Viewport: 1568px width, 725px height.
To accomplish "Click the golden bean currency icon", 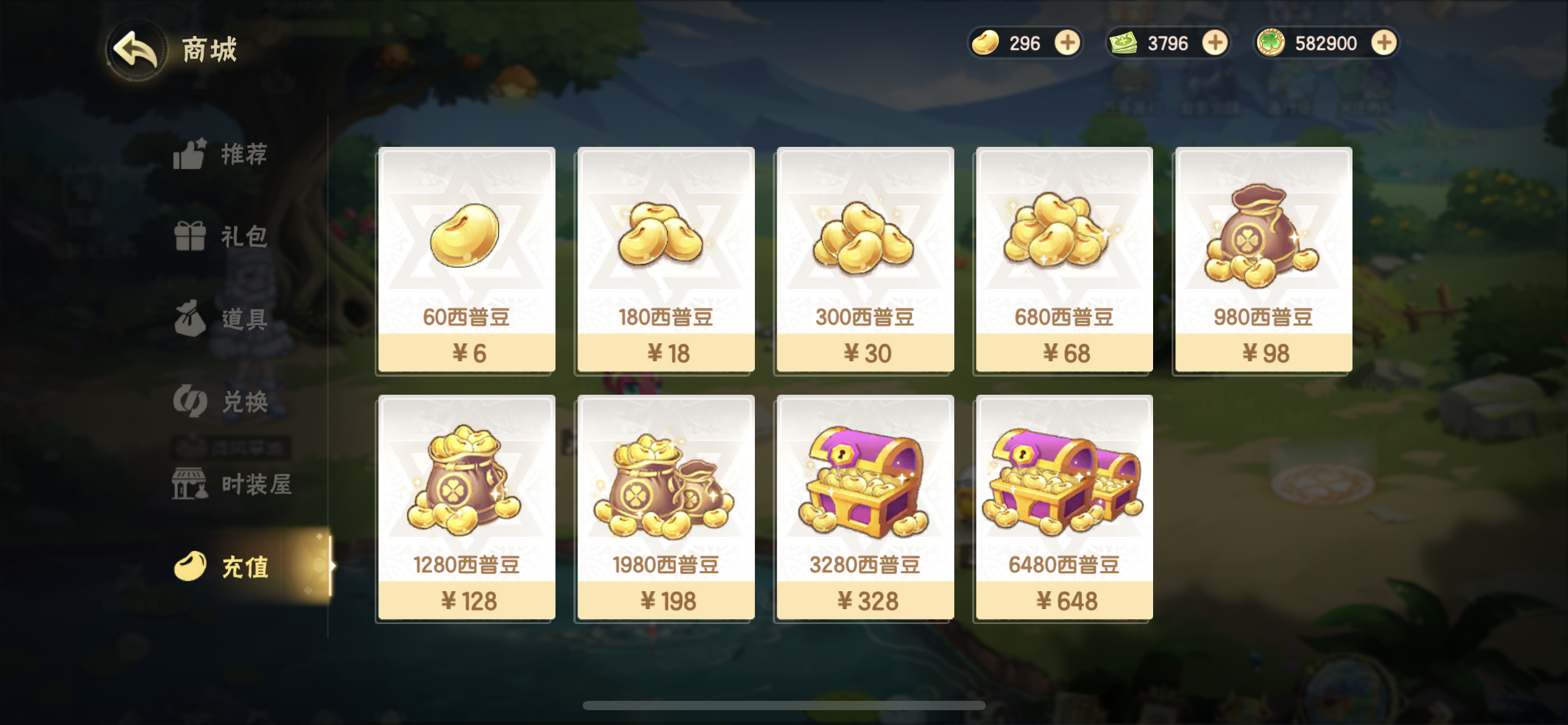I will click(987, 43).
